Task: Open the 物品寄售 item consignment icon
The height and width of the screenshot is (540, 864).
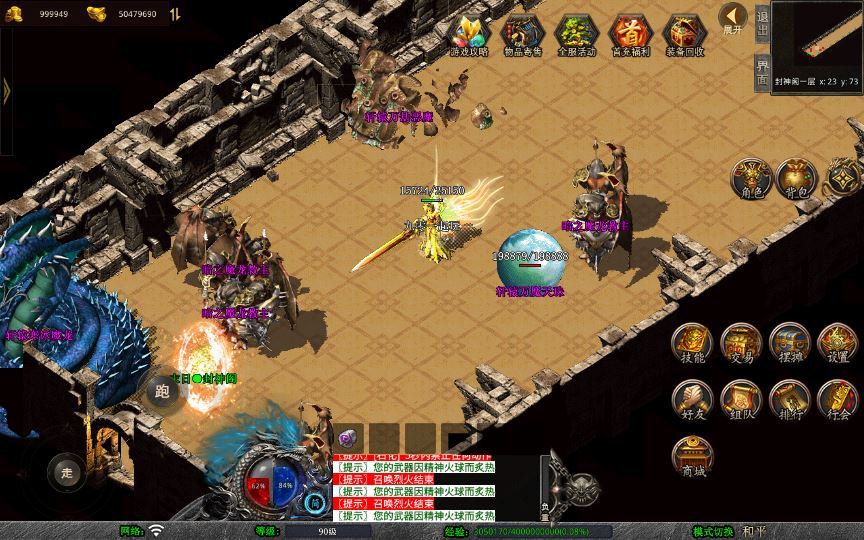Action: pos(521,36)
